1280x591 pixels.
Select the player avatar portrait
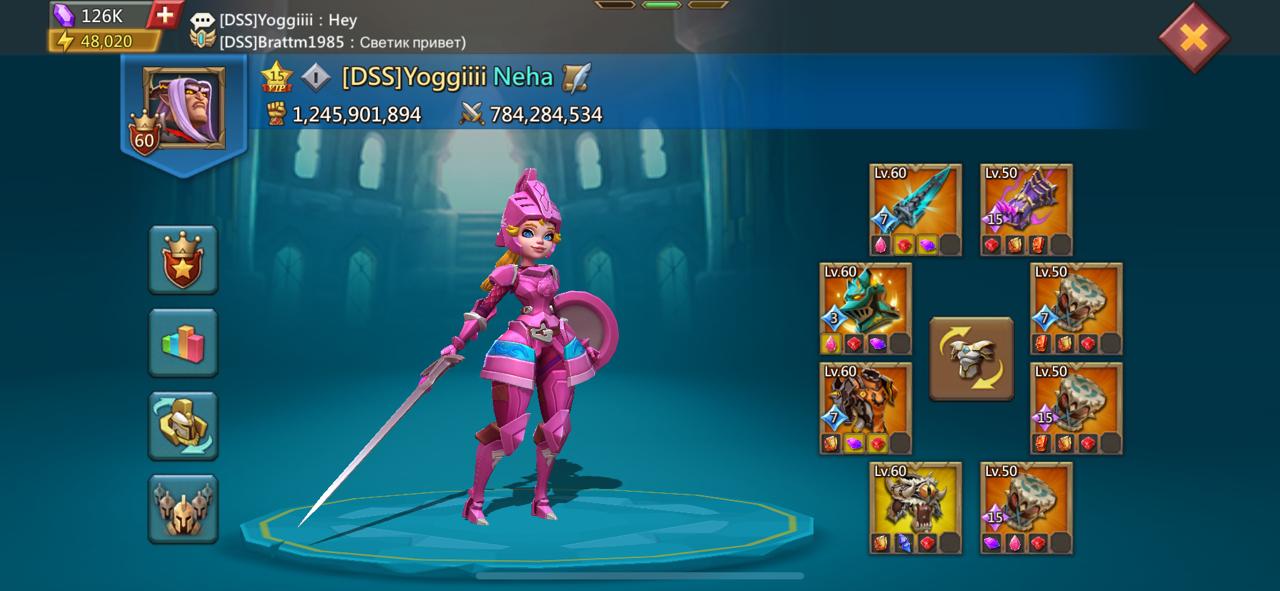tap(183, 108)
